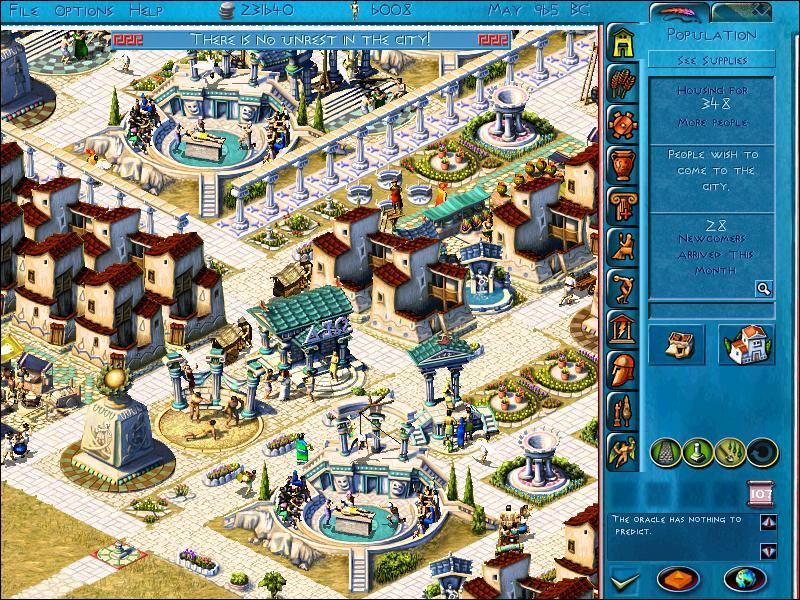Select the Hygiene and Safety column tab
This screenshot has width=800, height=600.
click(623, 203)
